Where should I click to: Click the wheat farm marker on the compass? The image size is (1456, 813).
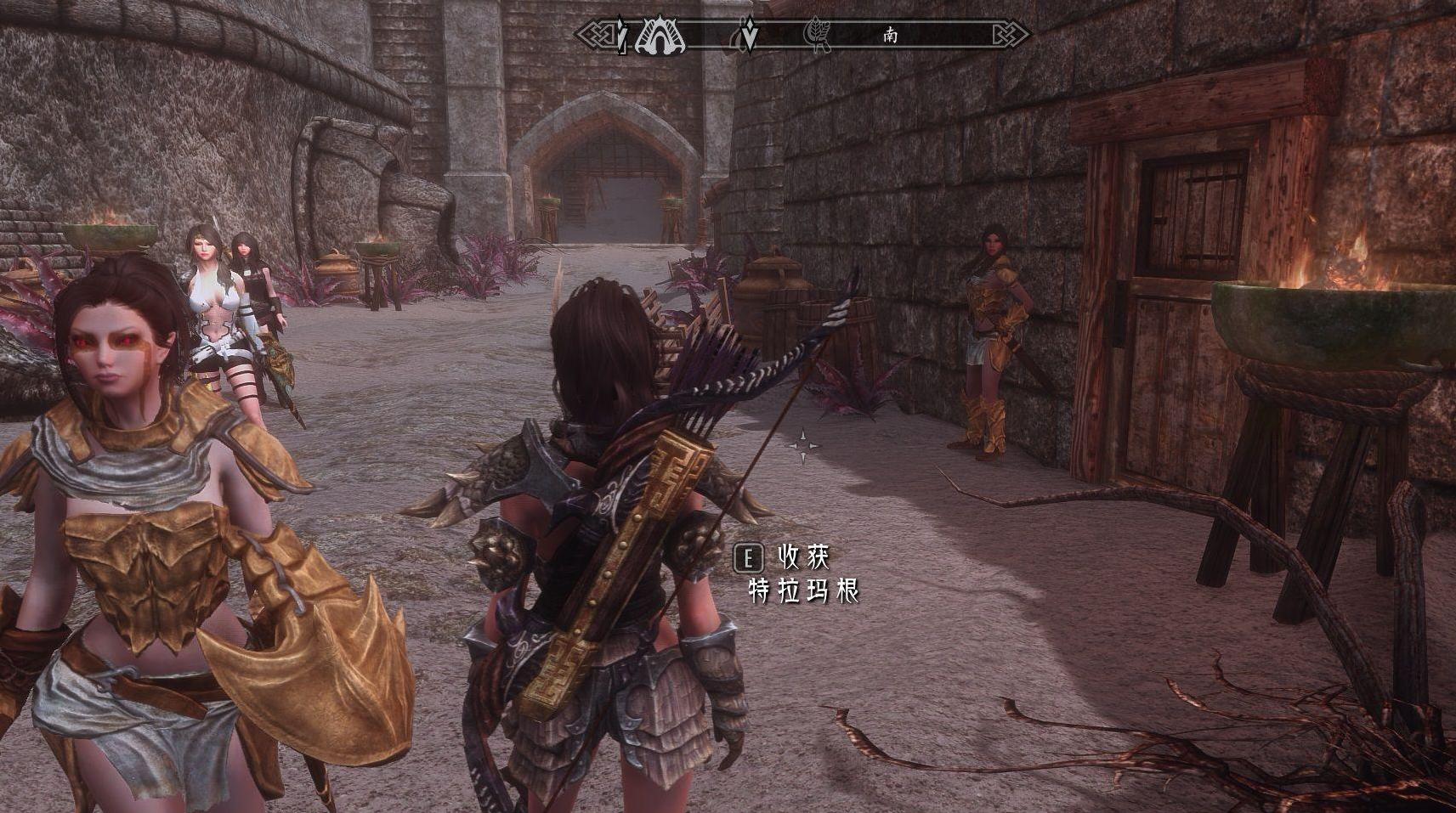click(x=818, y=36)
